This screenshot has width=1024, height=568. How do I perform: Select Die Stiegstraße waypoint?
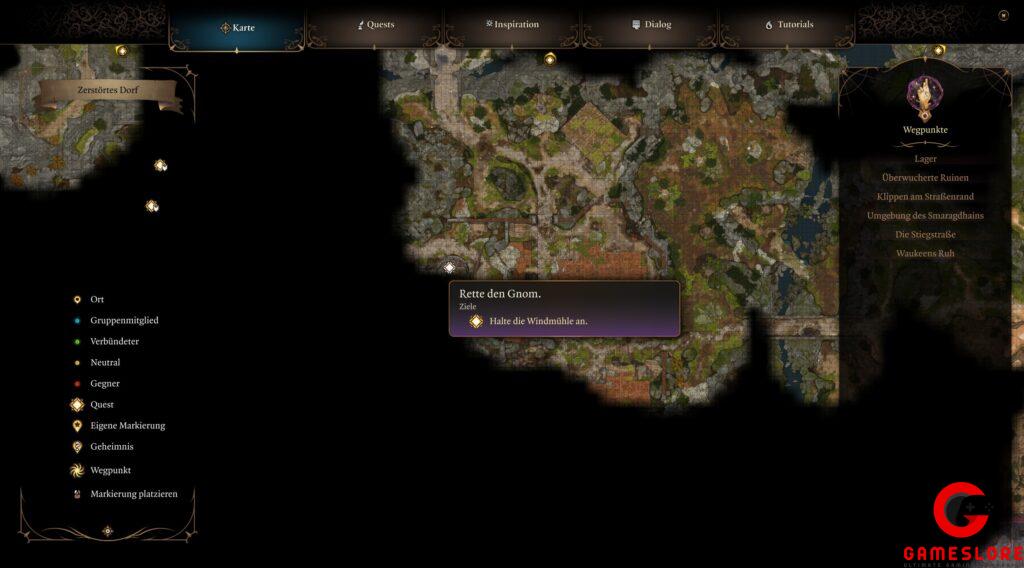tap(925, 235)
